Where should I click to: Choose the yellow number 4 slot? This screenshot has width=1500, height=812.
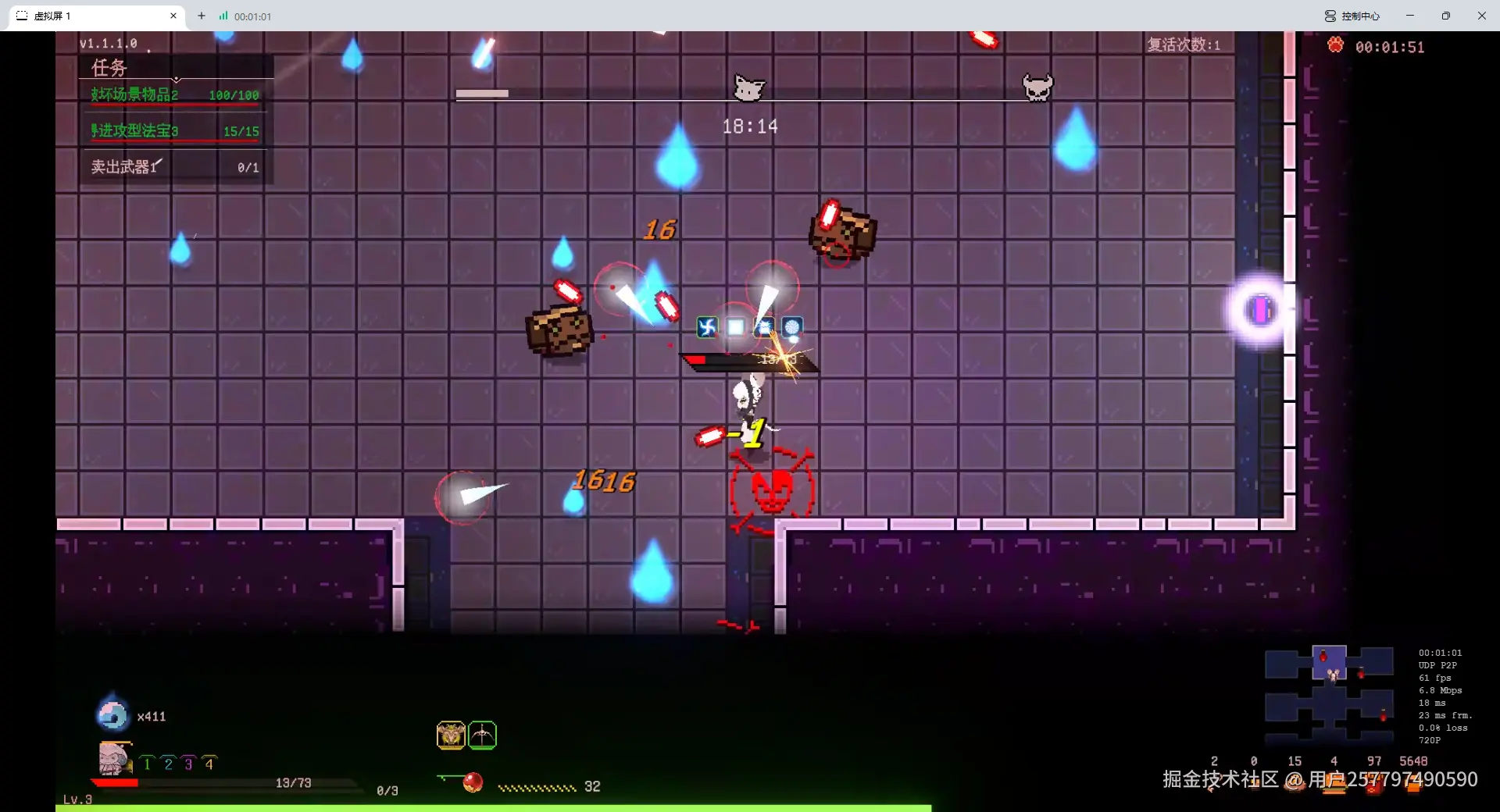pyautogui.click(x=209, y=764)
